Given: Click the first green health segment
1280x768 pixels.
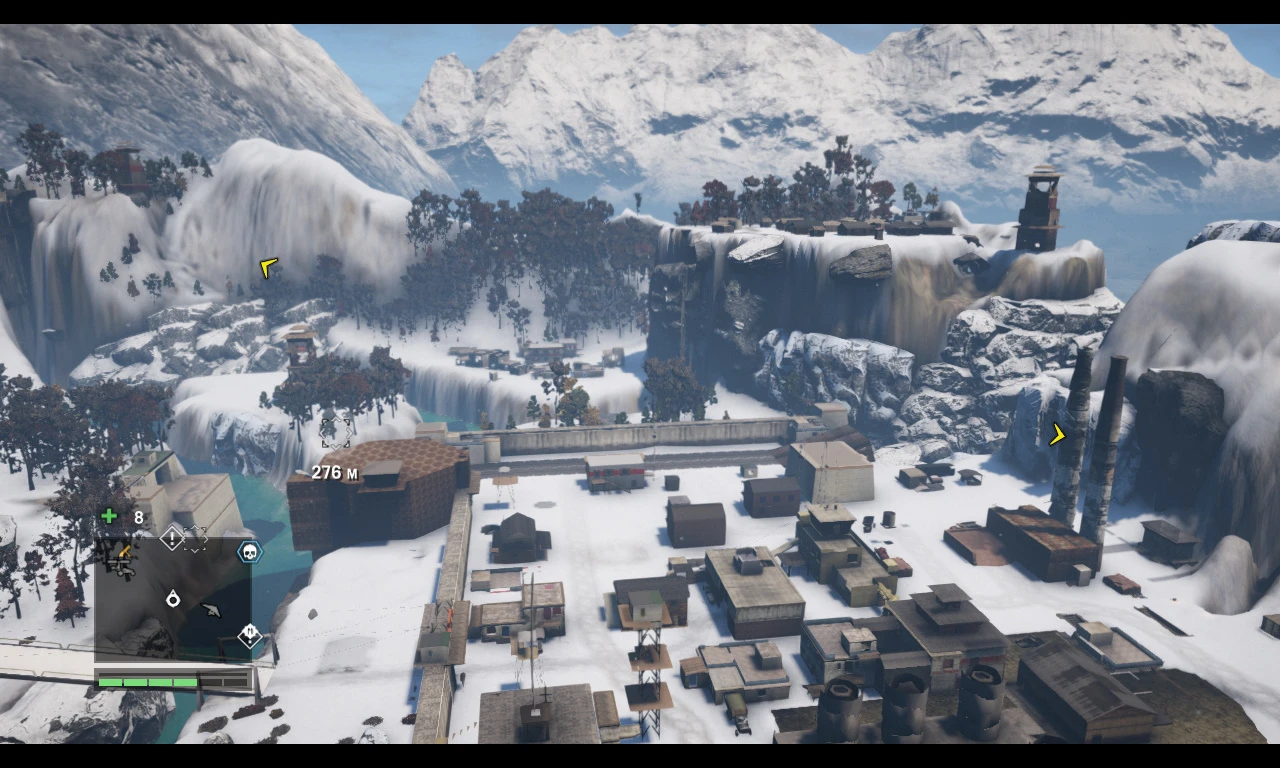Looking at the screenshot, I should tap(110, 682).
